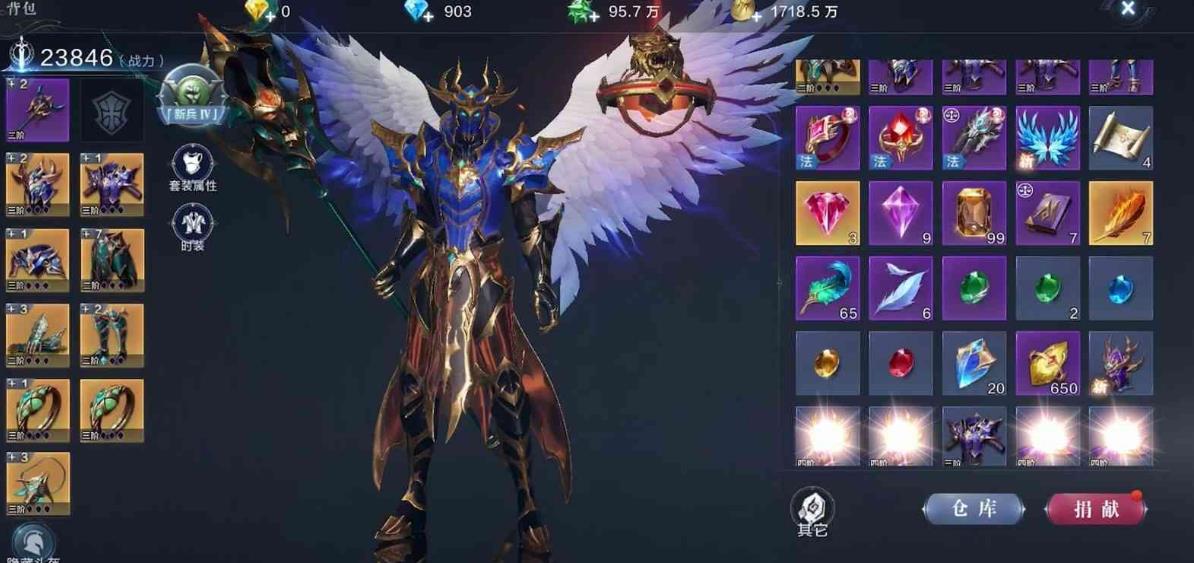1194x563 pixels.
Task: Choose the equipped gauntlets slot
Action: pos(38,335)
